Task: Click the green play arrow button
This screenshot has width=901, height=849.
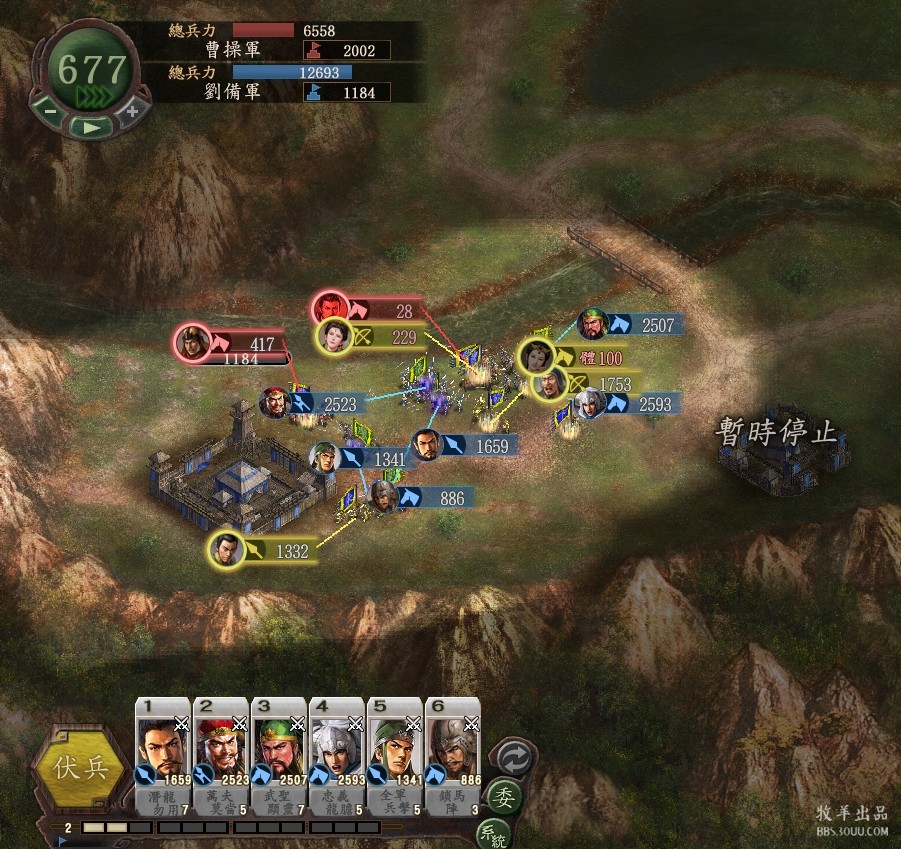Action: point(91,127)
